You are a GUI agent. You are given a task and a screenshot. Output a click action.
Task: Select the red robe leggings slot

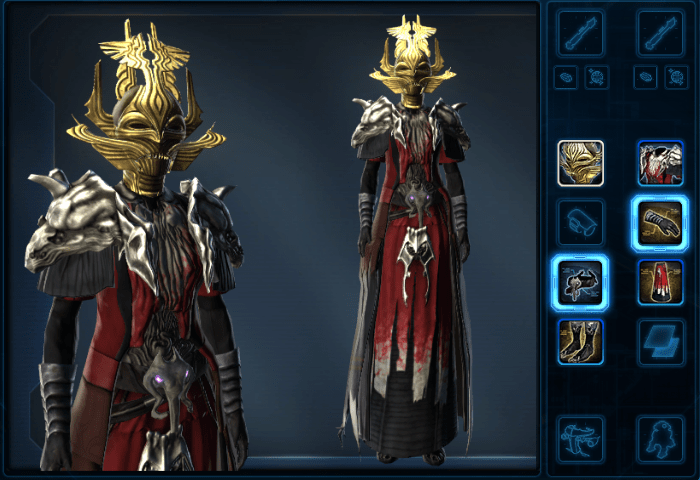pos(660,281)
